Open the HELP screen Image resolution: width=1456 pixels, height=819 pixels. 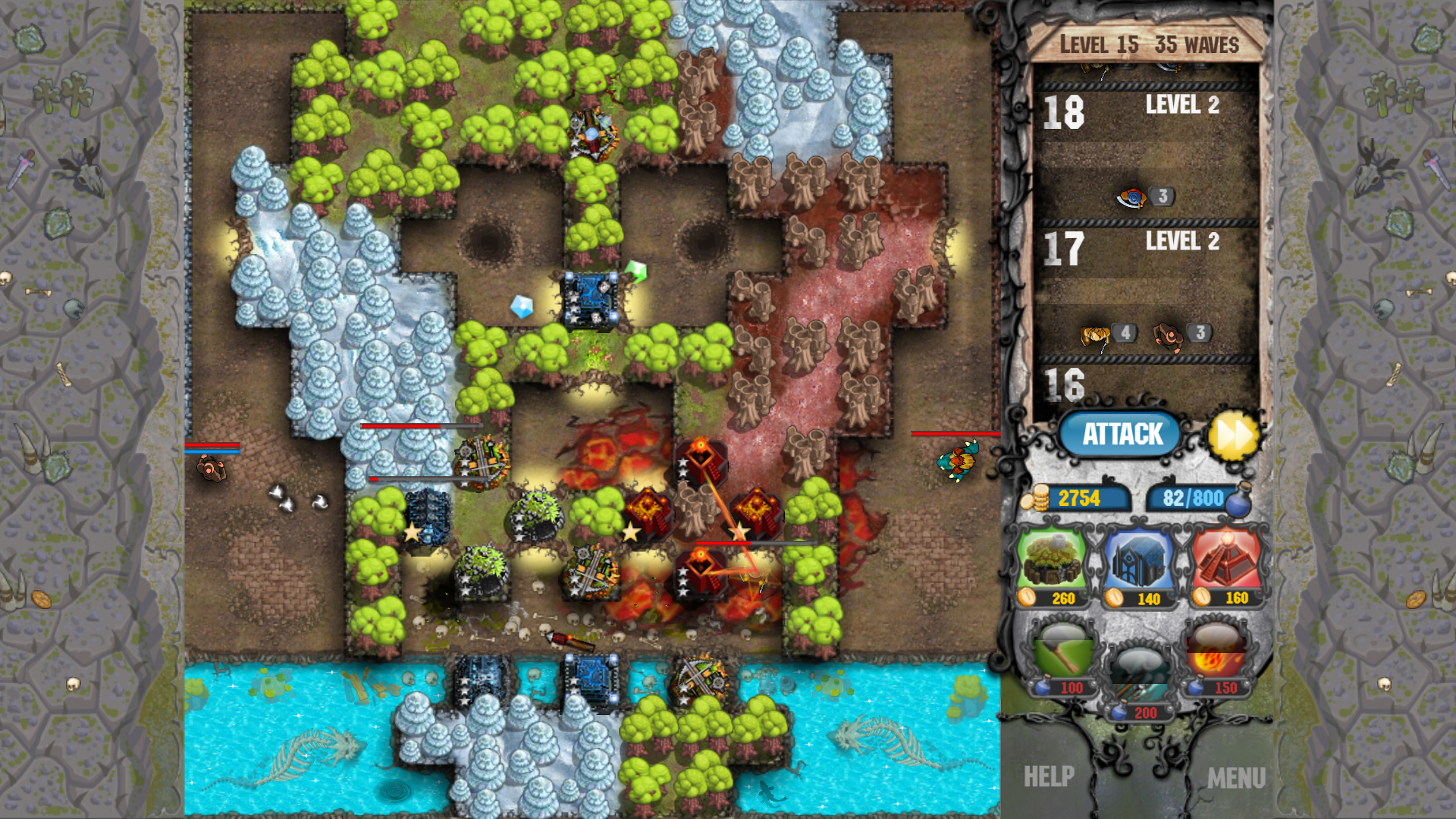pos(1050,775)
